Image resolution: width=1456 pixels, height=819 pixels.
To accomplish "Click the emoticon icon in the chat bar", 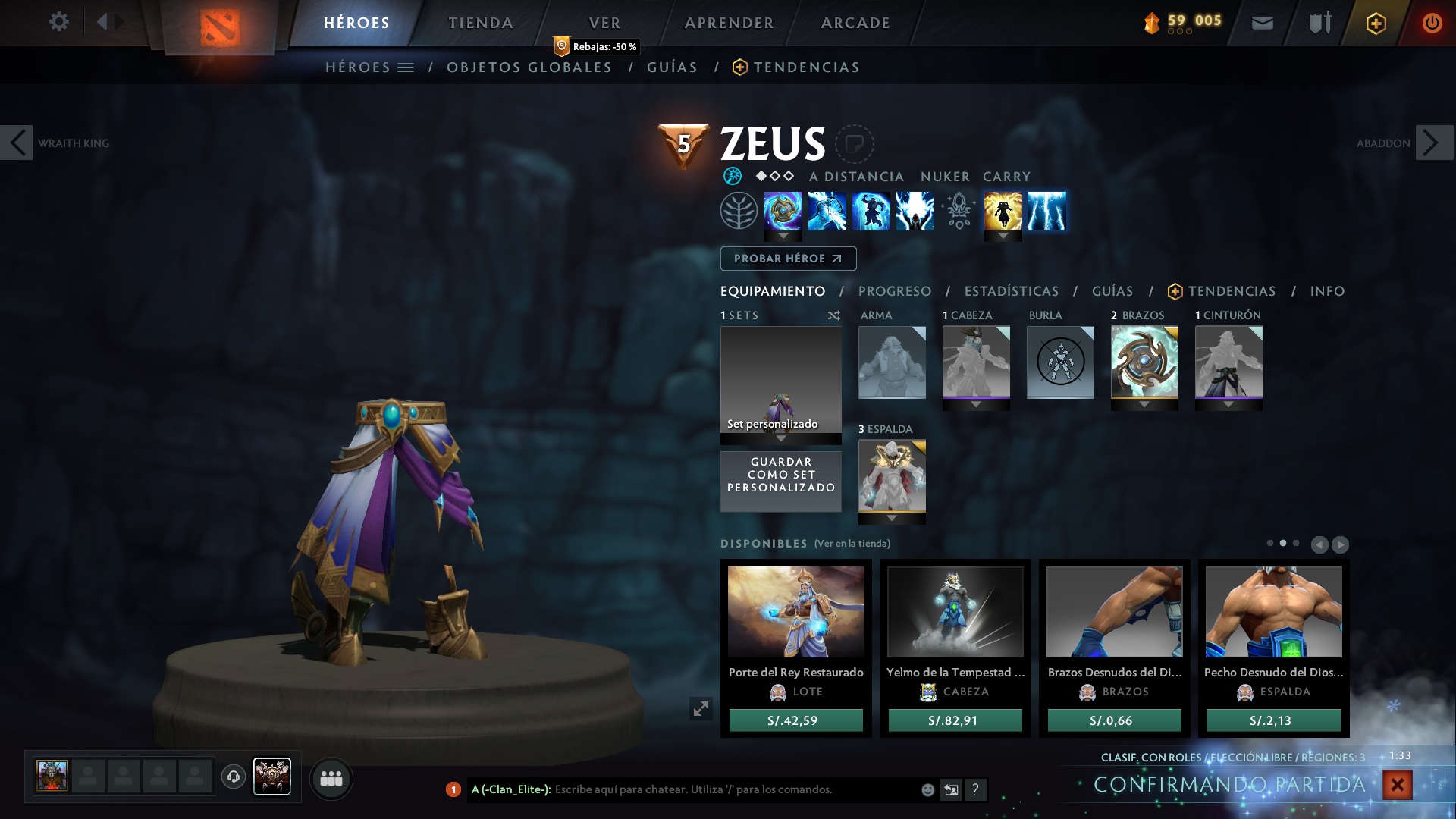I will (927, 789).
